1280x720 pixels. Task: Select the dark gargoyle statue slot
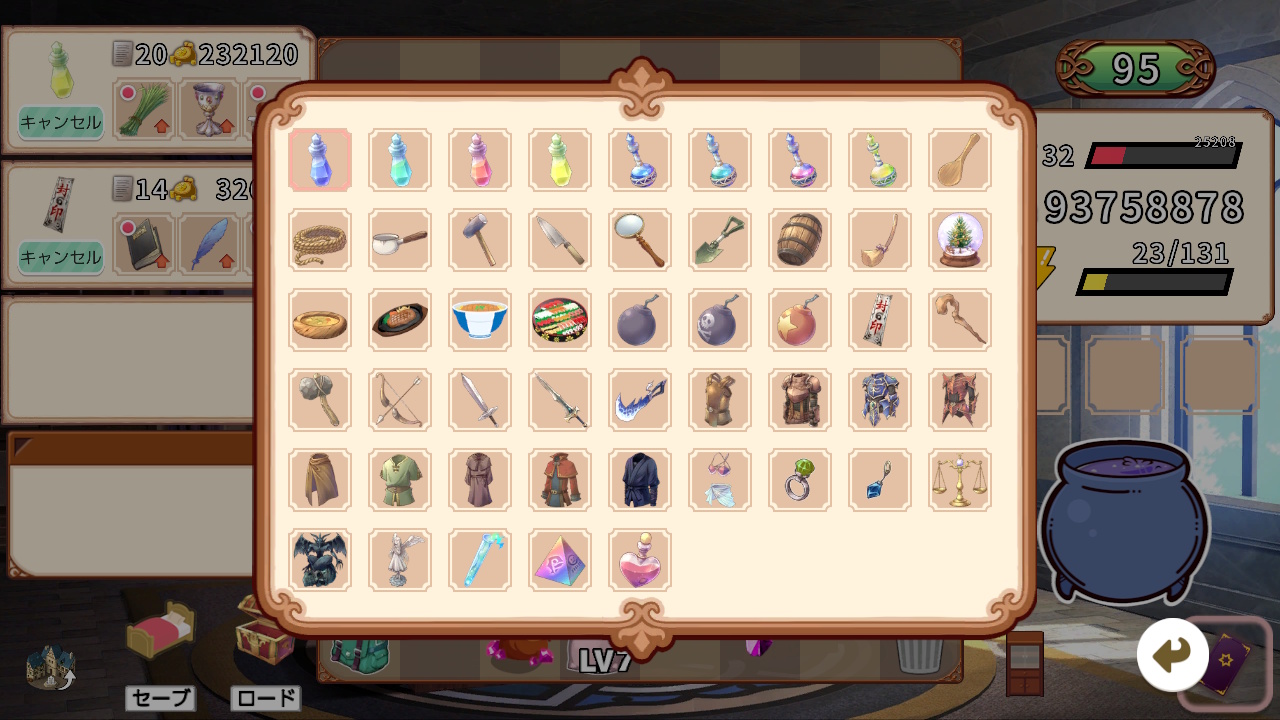tap(320, 560)
